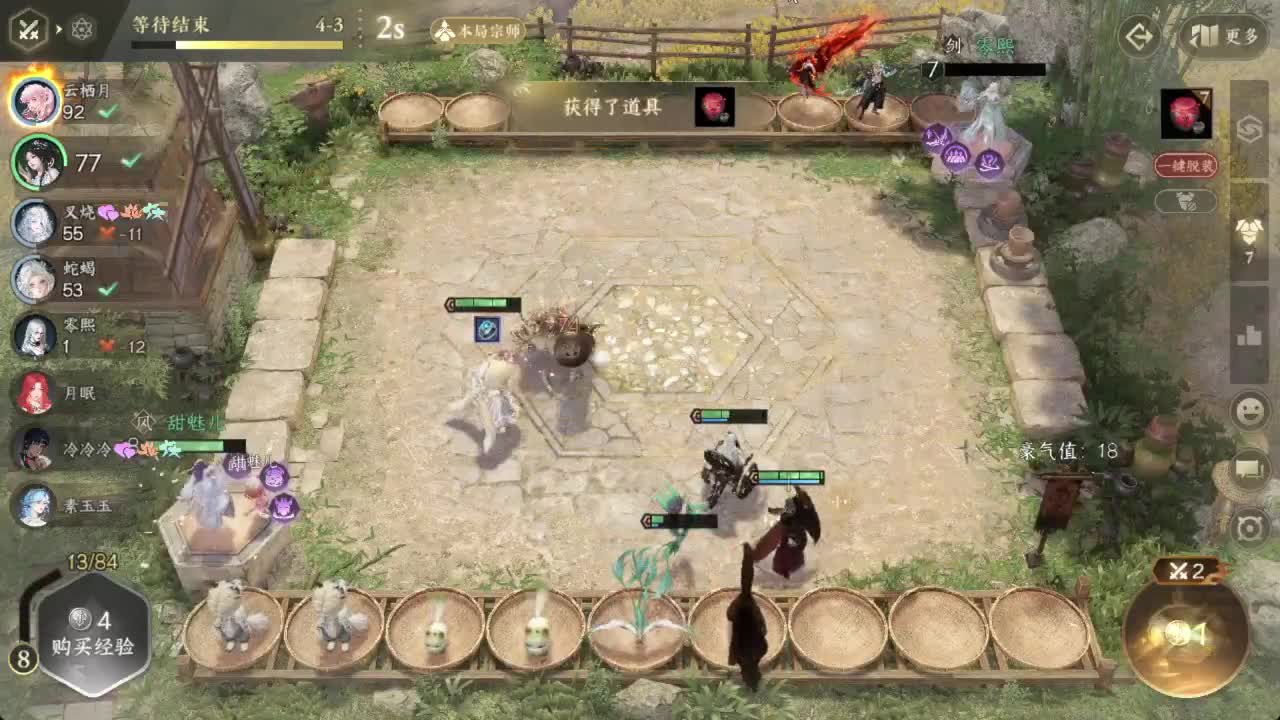This screenshot has width=1280, height=720.
Task: Open the settings gear menu at top left
Action: (82, 29)
